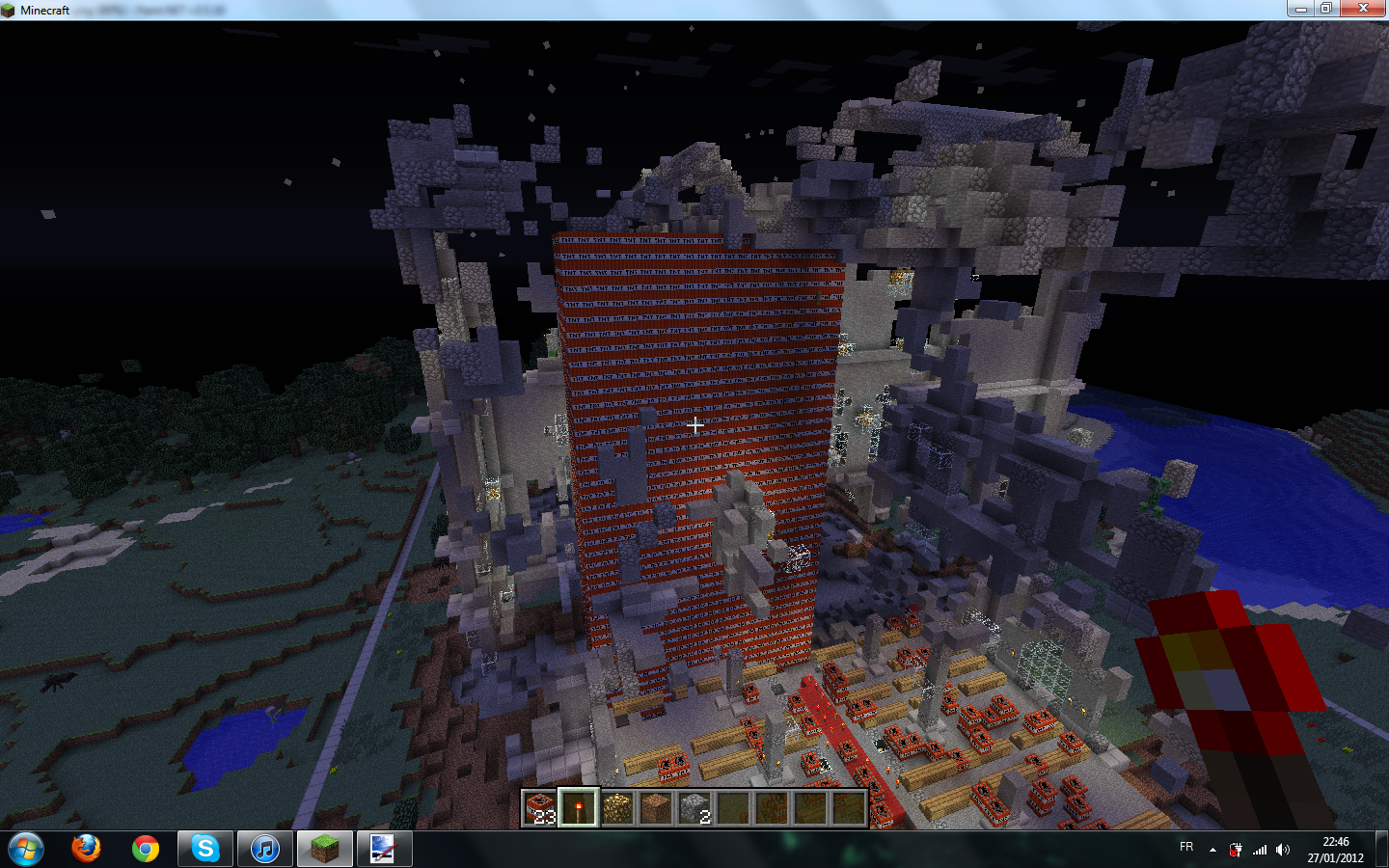Open Skype from the taskbar
Viewport: 1389px width, 868px height.
pyautogui.click(x=204, y=849)
